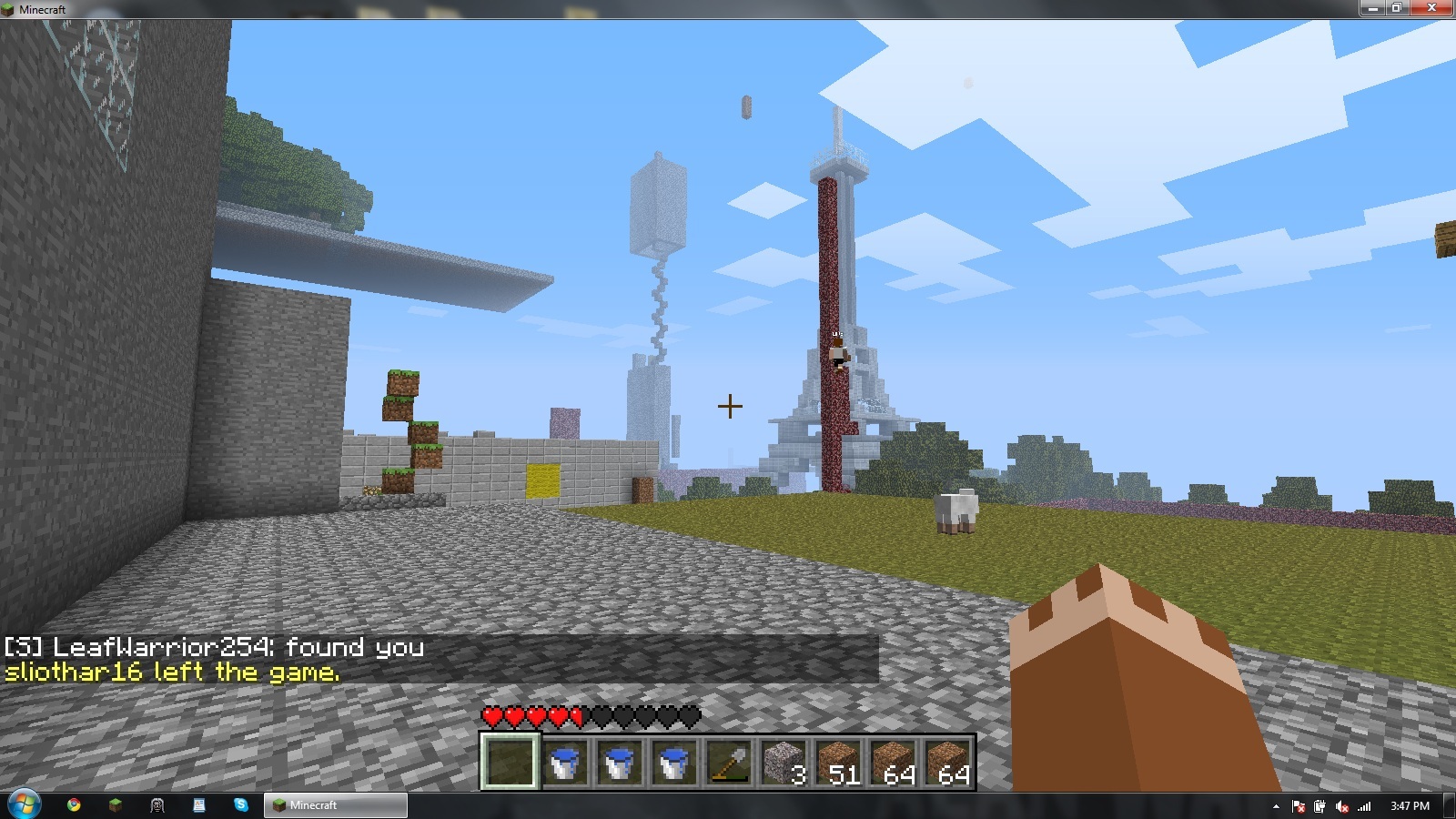The height and width of the screenshot is (819, 1456).
Task: Select the shovel hotbar slot
Action: pos(728,762)
